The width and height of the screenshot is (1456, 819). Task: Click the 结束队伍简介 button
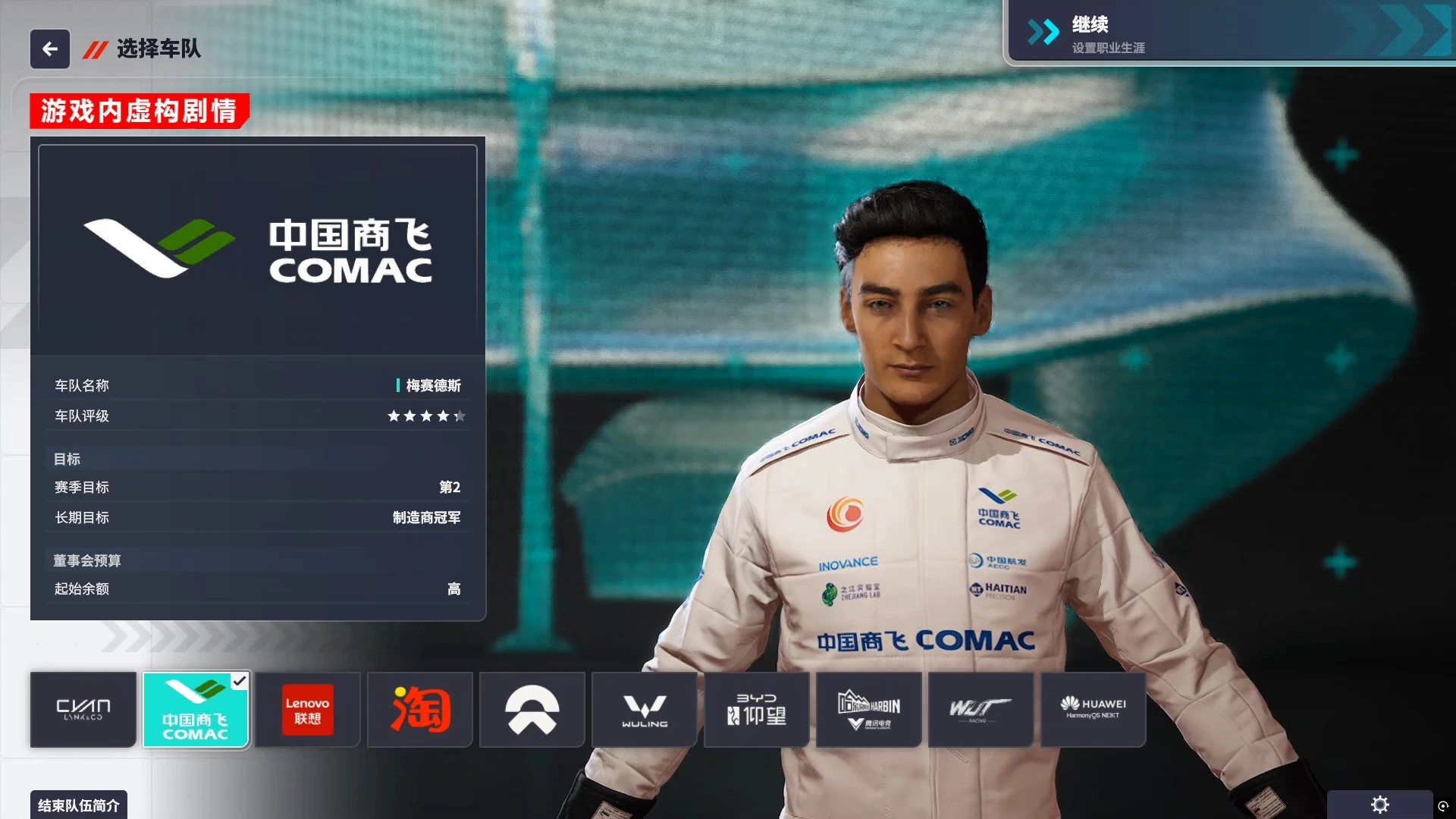(x=79, y=805)
